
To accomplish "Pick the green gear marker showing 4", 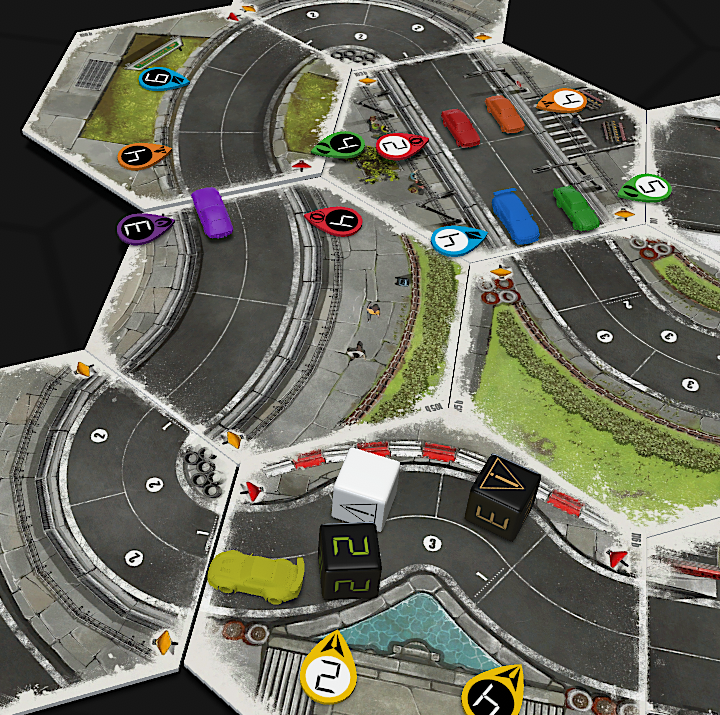I will 337,146.
